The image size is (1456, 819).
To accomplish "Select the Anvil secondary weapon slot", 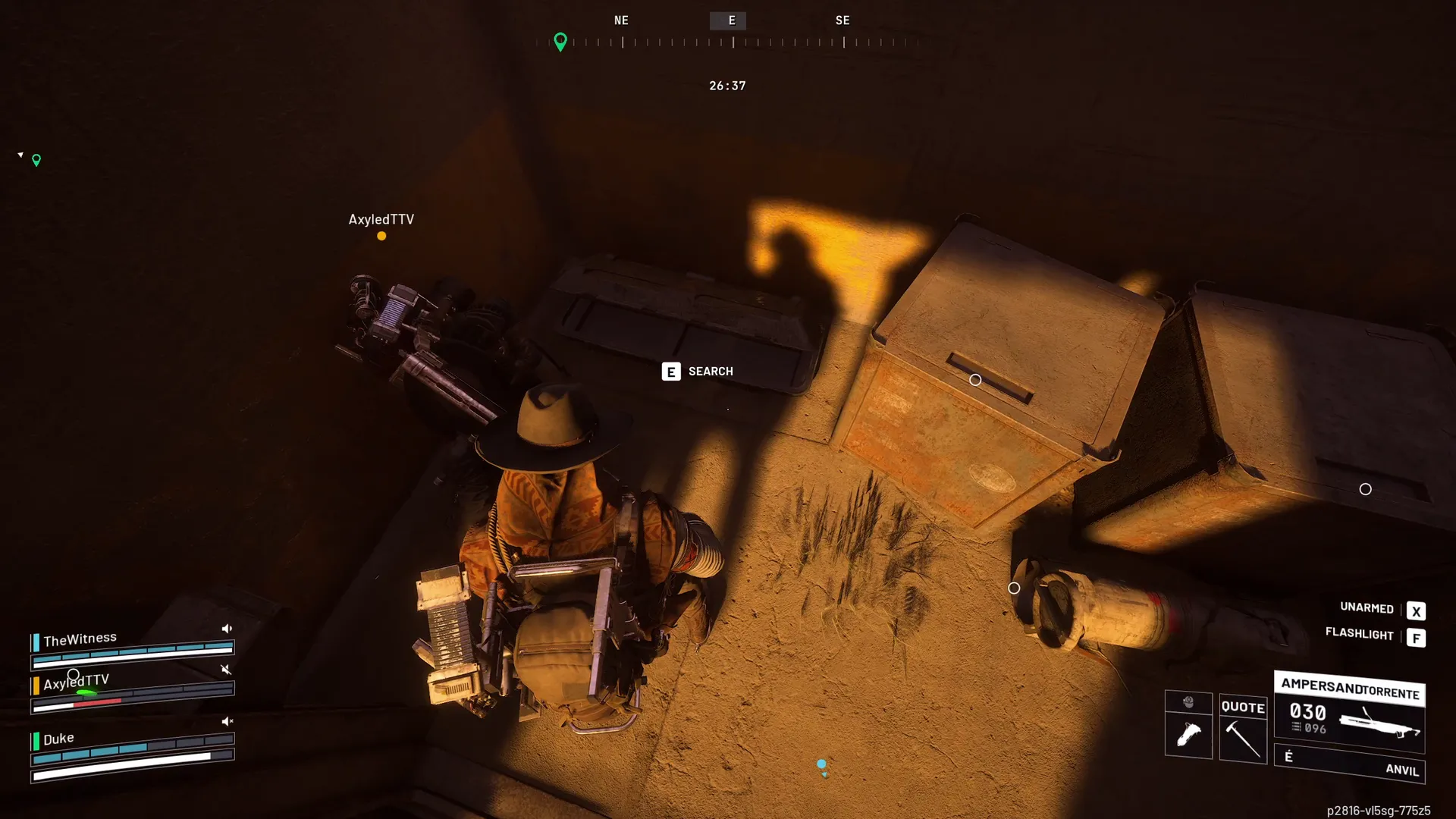I will [1349, 764].
